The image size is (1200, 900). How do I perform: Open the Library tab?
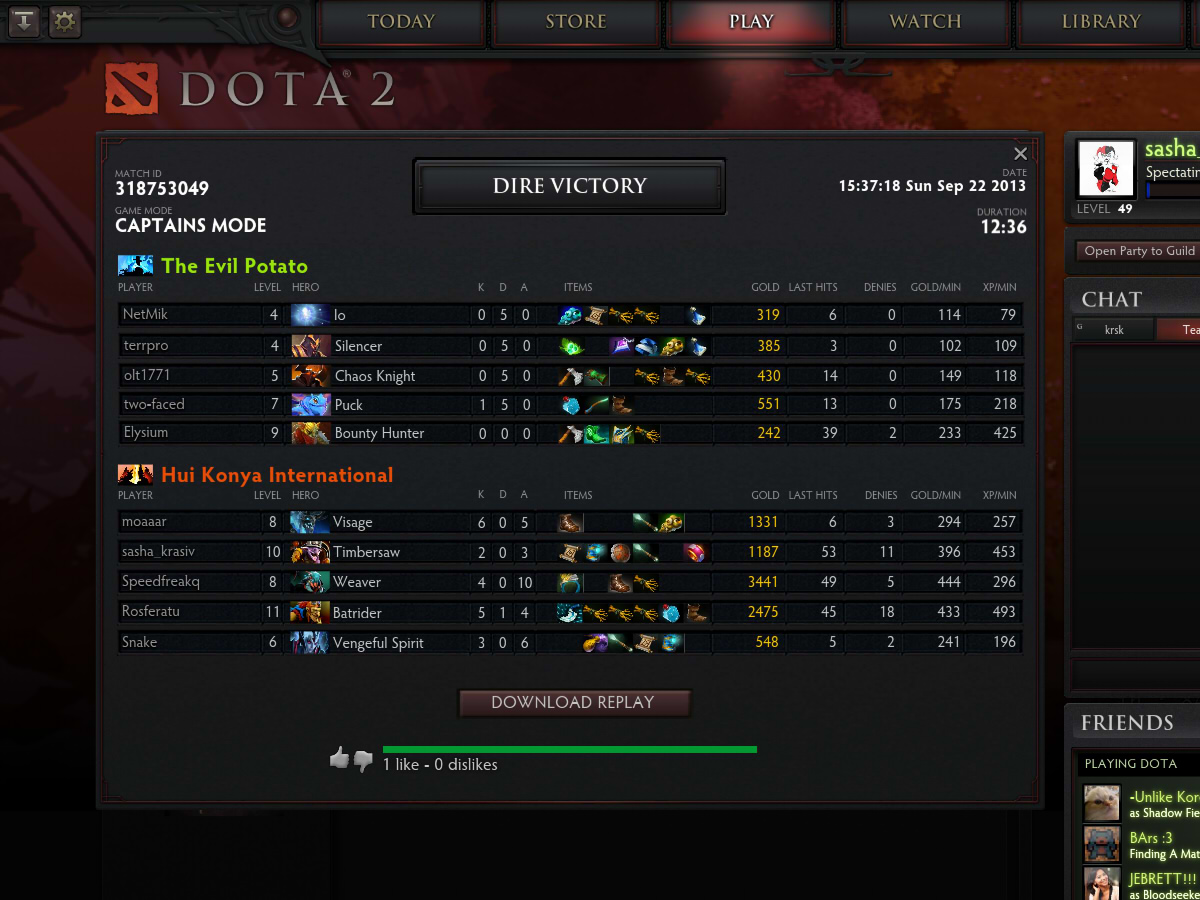[x=1100, y=22]
